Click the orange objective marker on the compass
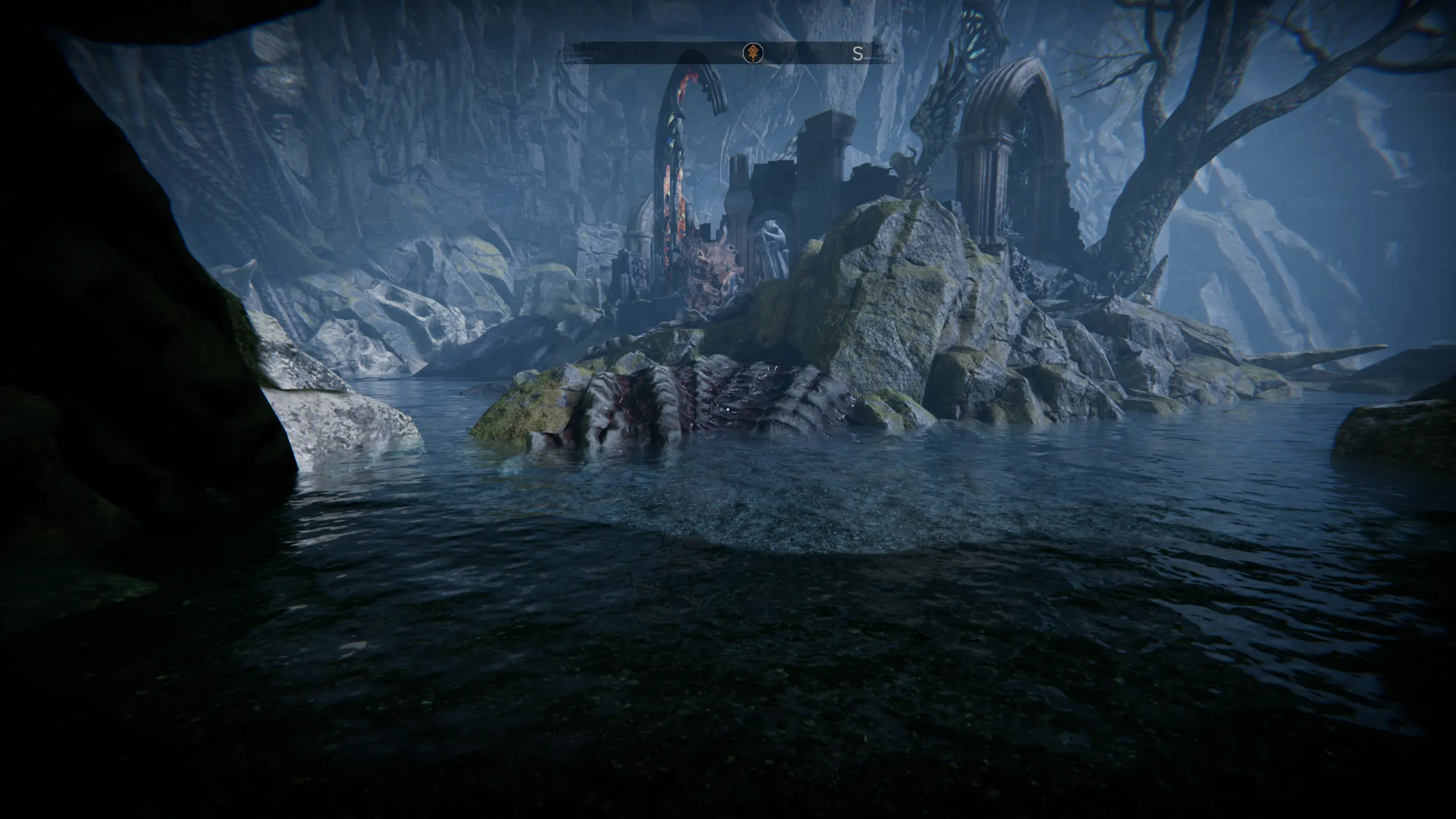 pos(753,53)
